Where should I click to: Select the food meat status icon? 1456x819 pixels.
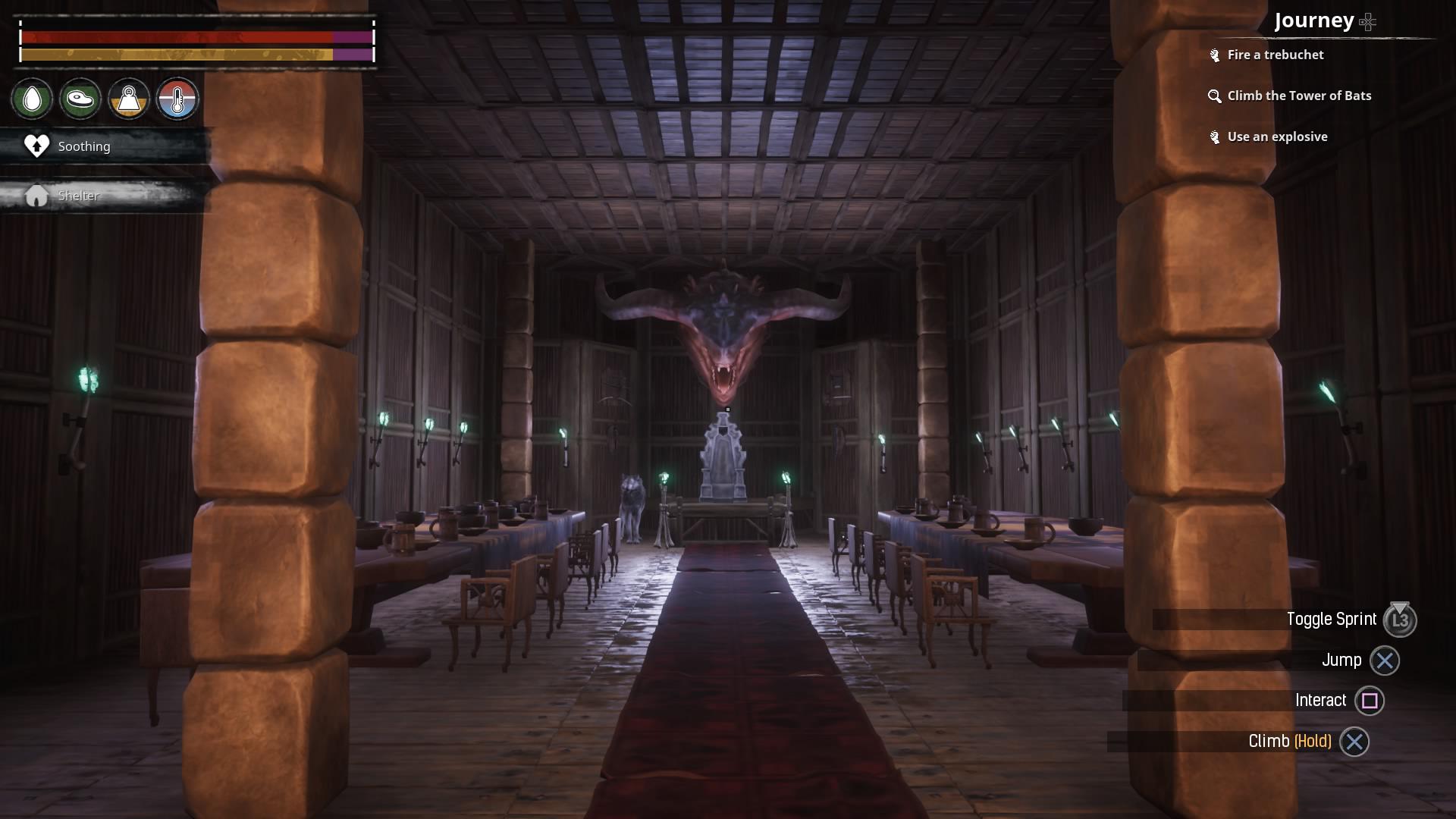pyautogui.click(x=80, y=99)
